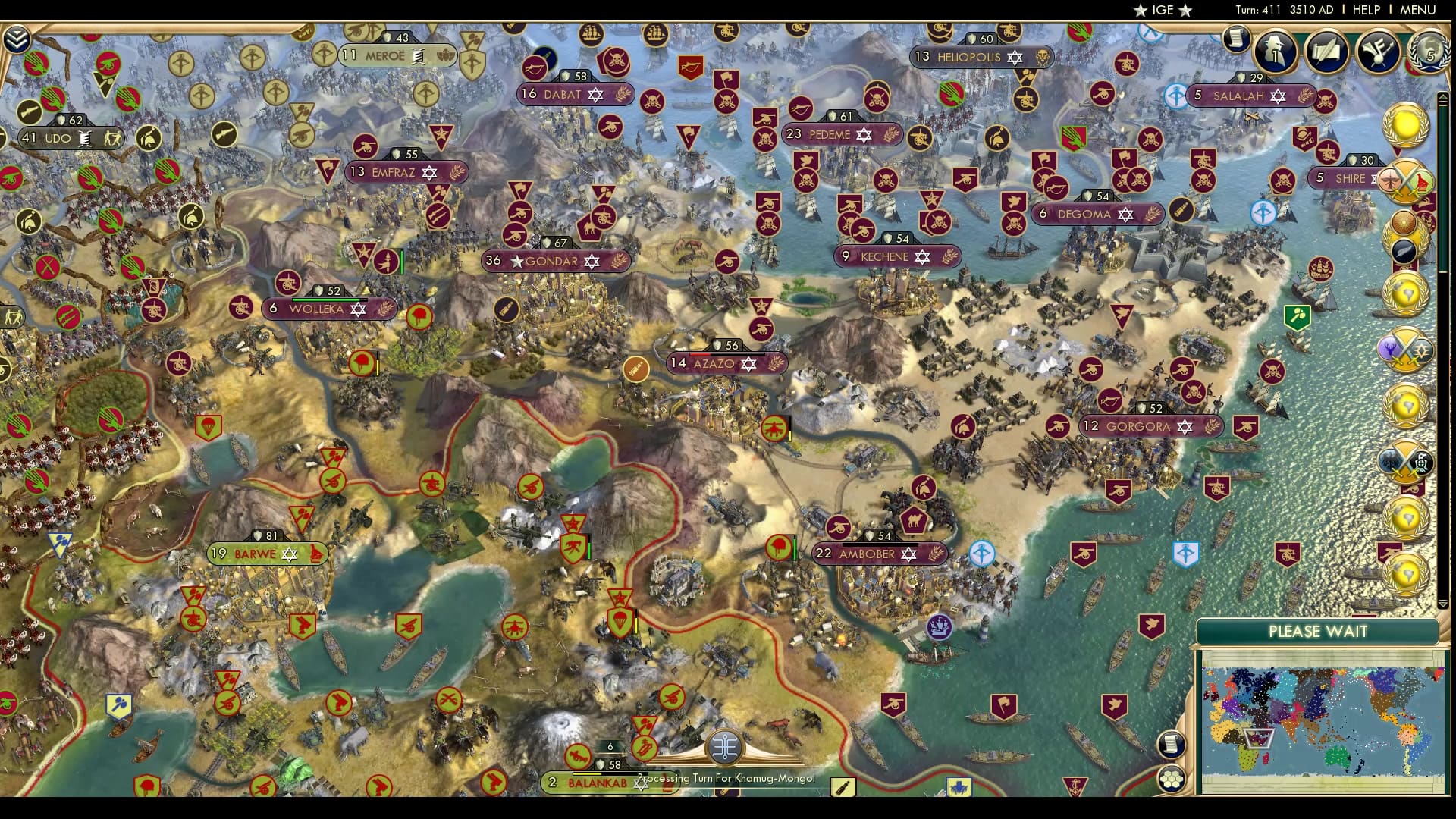Click the blue Faith icon near Ambober
Viewport: 1456px width, 819px height.
[x=981, y=554]
